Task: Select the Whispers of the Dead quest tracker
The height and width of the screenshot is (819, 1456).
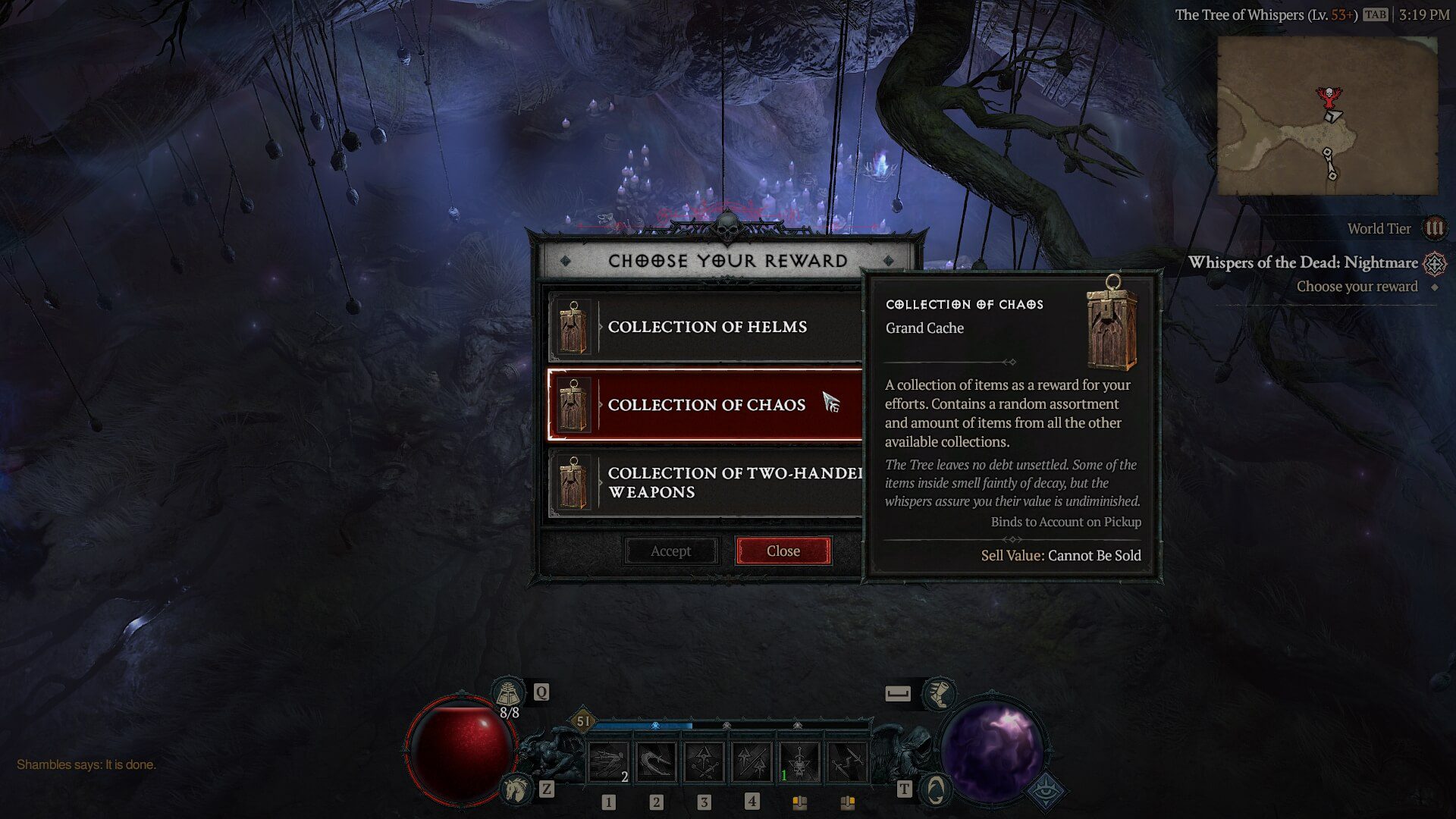Action: [x=1303, y=263]
